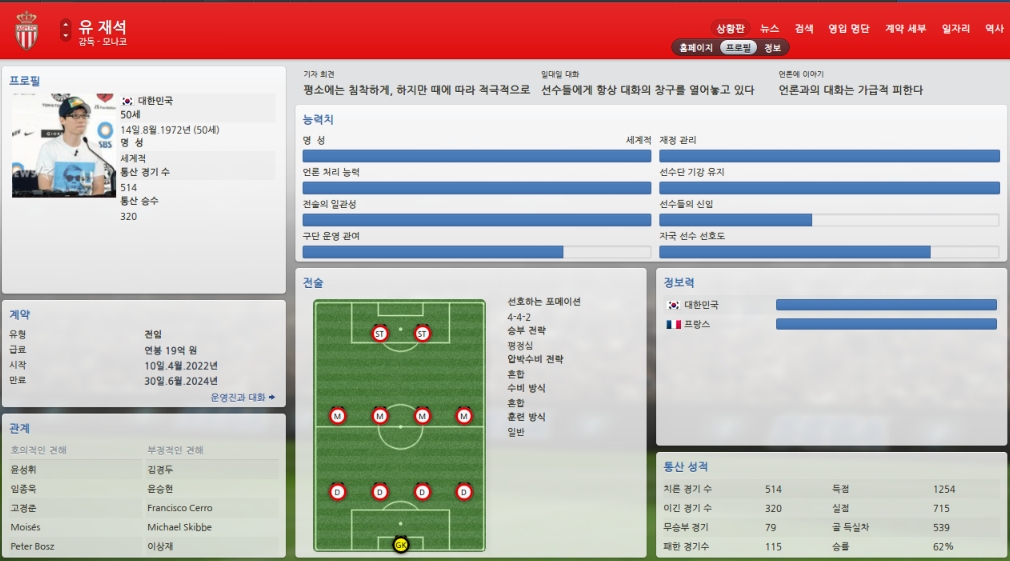Show the 영입 명단 page
This screenshot has width=1010, height=561.
(848, 29)
